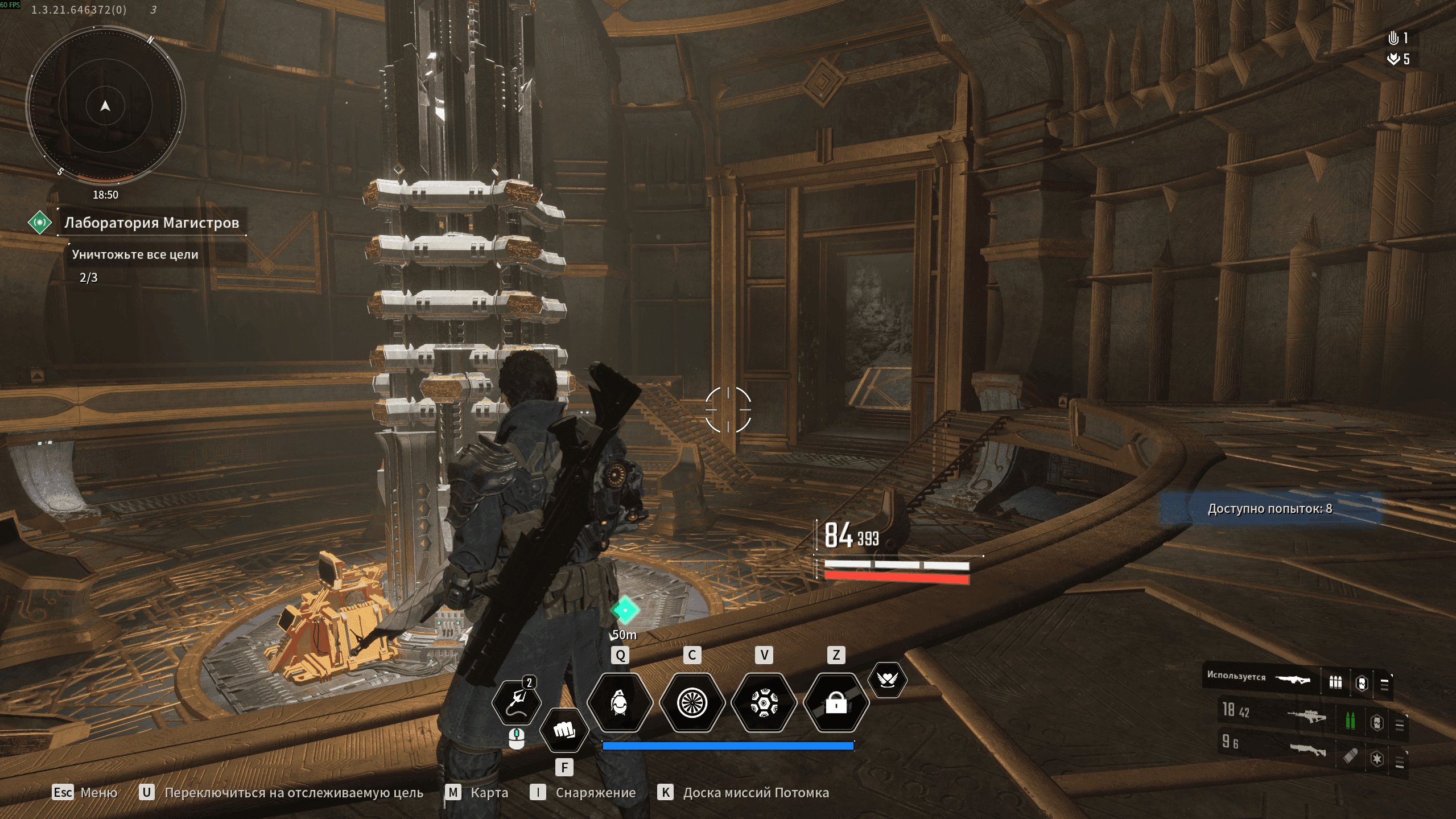Open the Меню option
Screen dimensions: 1456x819
[x=85, y=792]
